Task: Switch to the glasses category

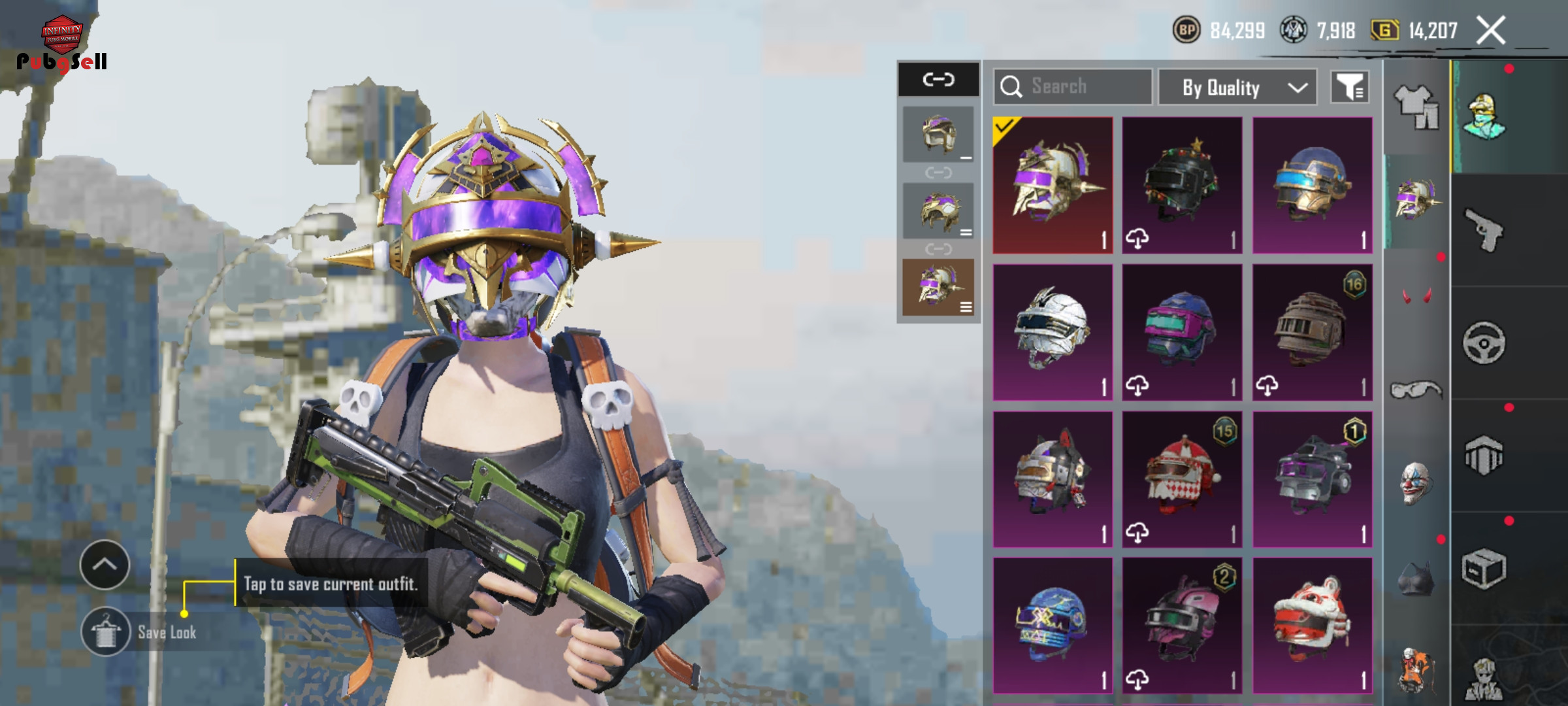Action: click(1416, 390)
